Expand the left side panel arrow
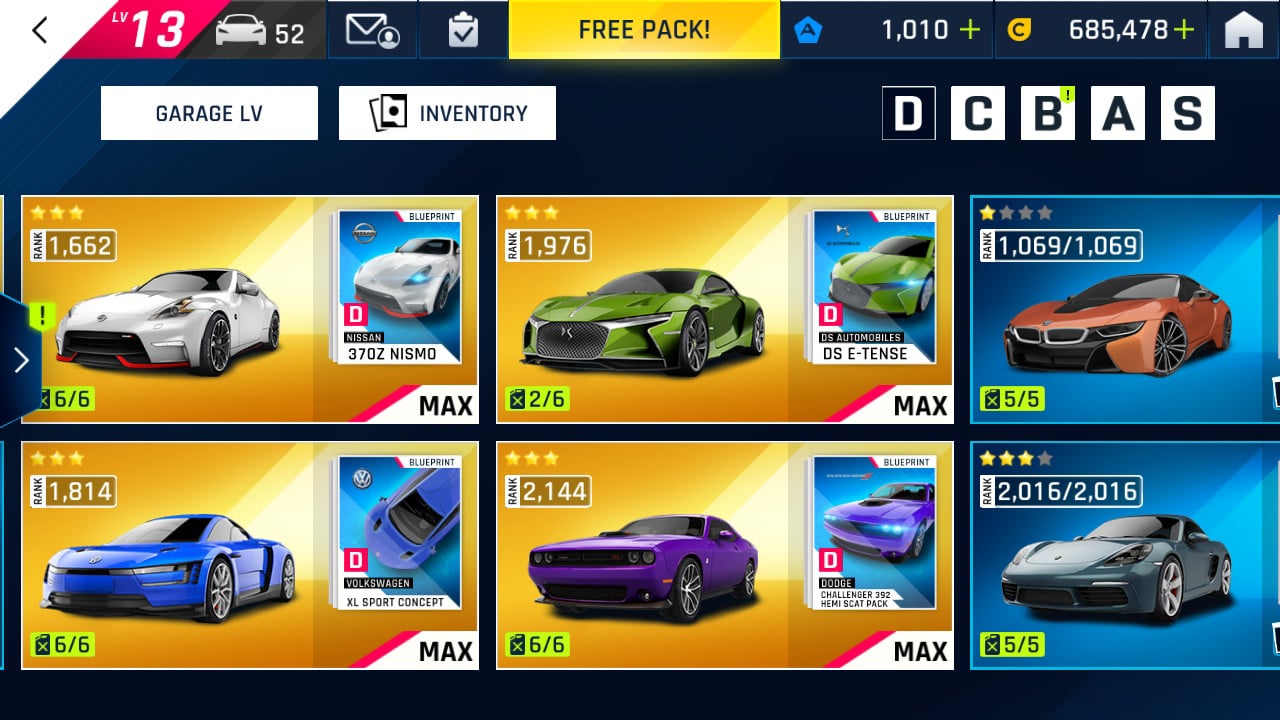The height and width of the screenshot is (720, 1280). pos(21,360)
